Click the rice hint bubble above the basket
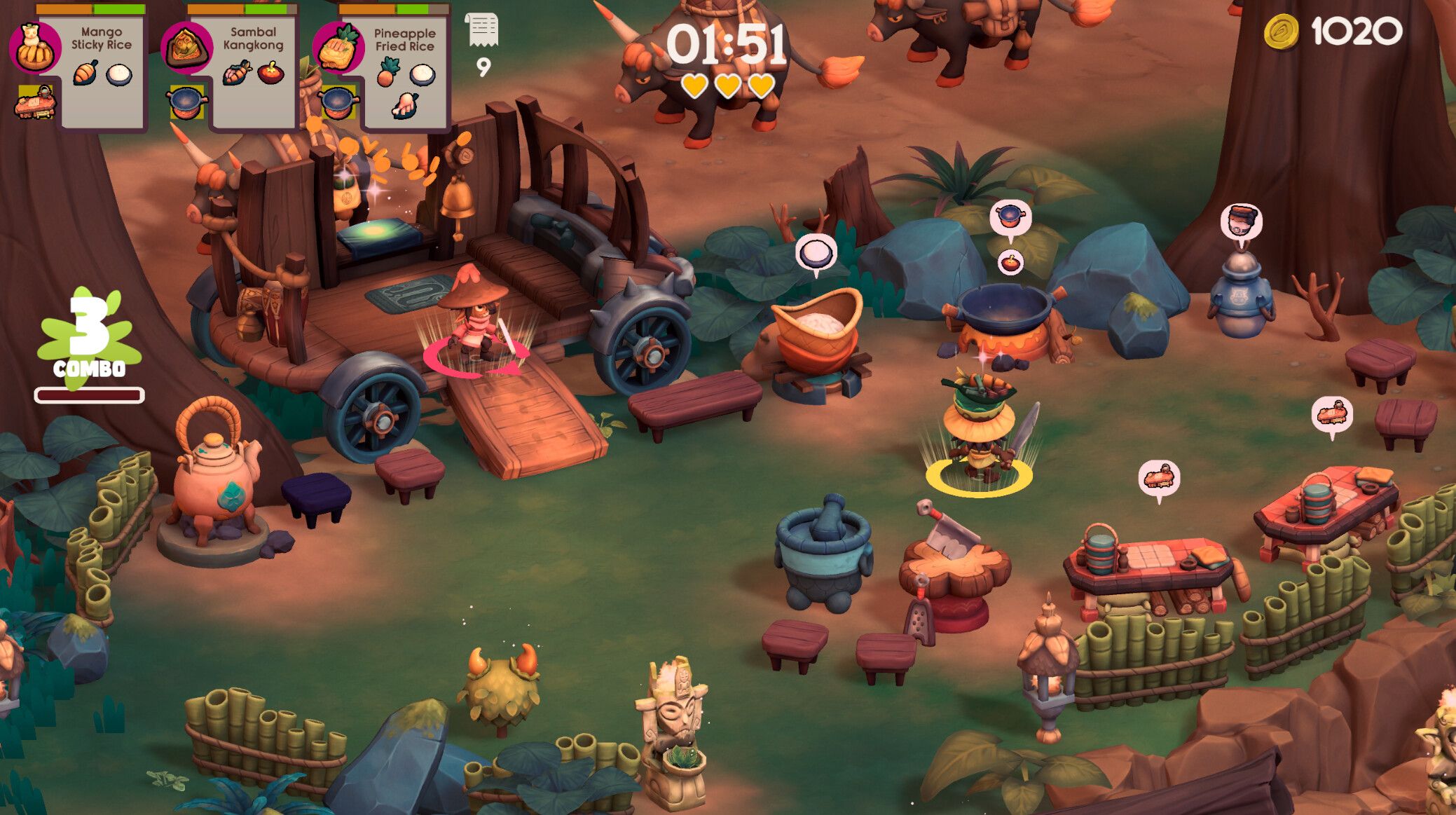Viewport: 1456px width, 815px height. point(816,253)
